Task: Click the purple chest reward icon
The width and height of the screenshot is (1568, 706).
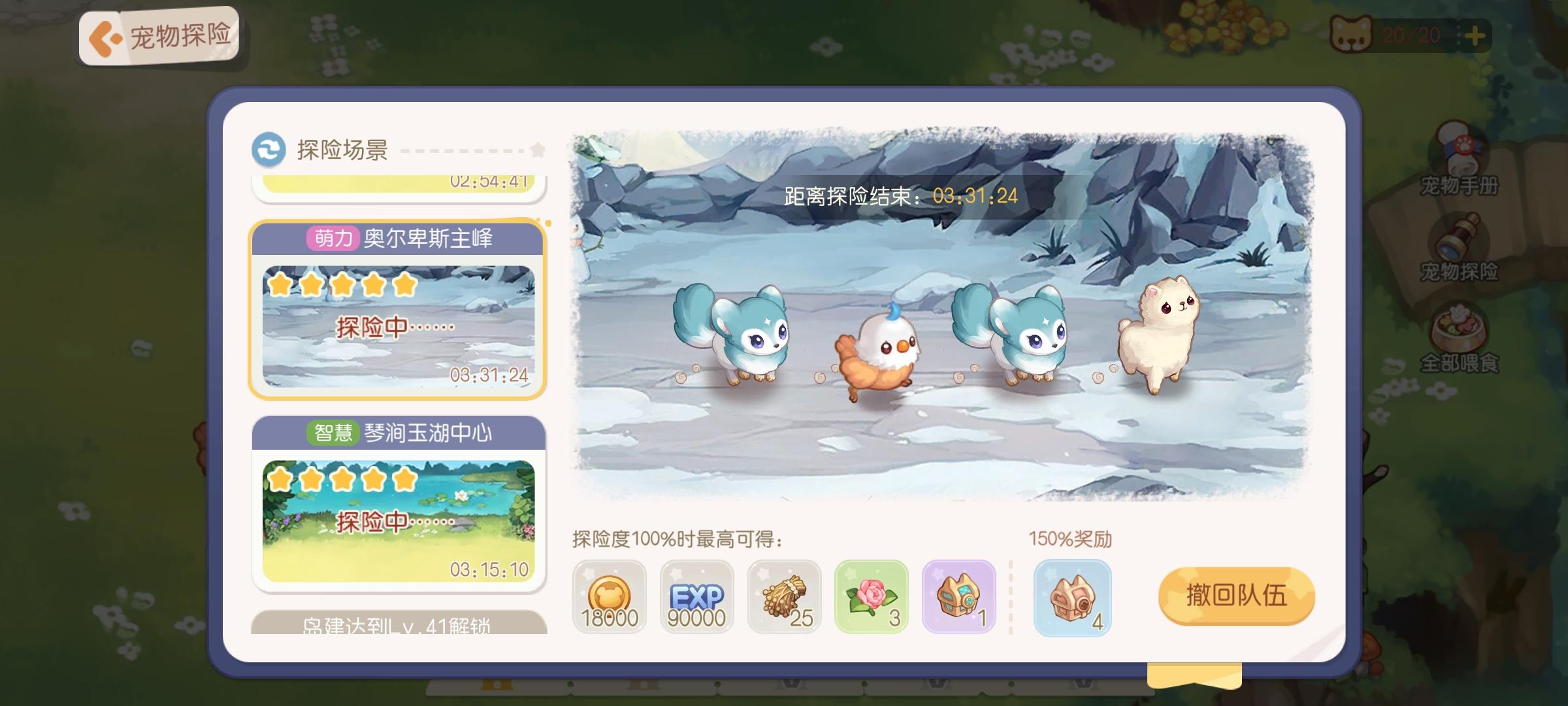Action: 959,596
